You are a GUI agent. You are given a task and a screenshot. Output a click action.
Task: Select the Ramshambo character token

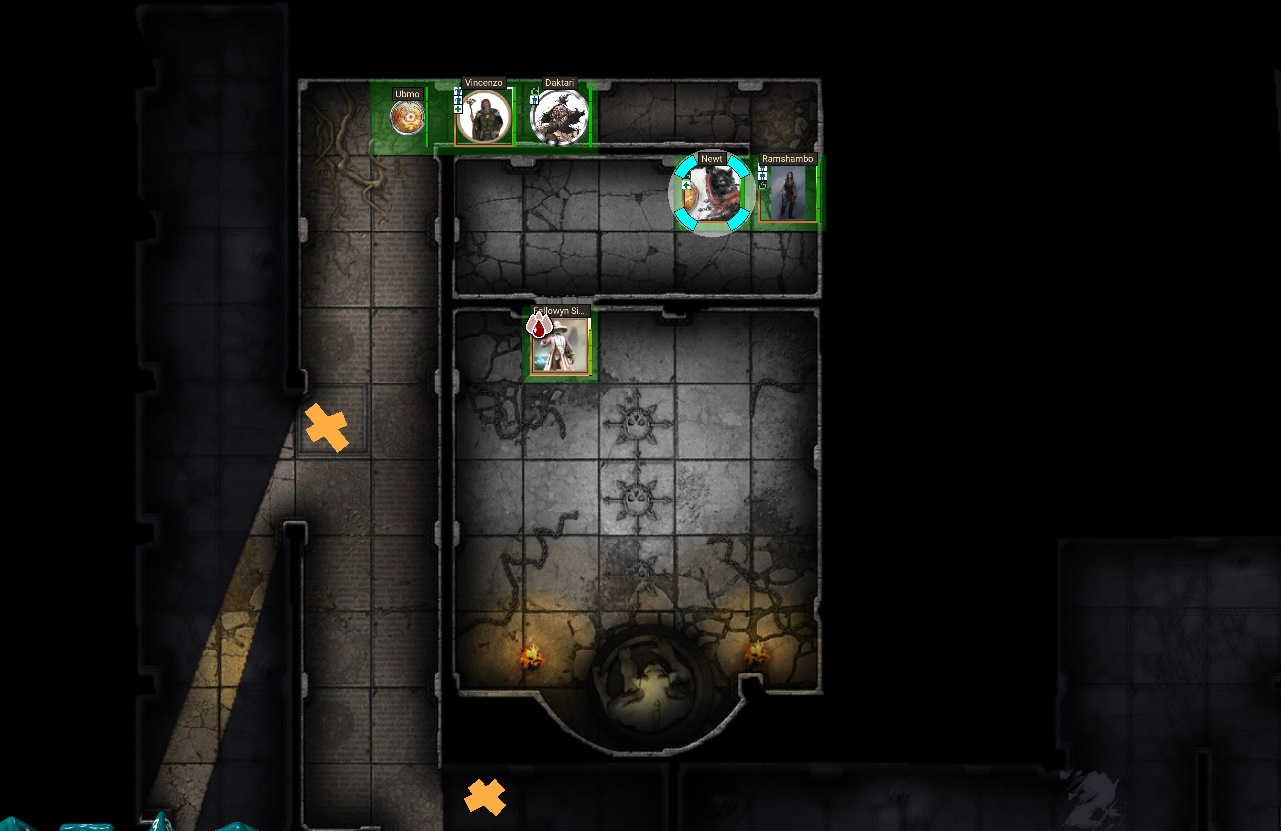point(788,194)
